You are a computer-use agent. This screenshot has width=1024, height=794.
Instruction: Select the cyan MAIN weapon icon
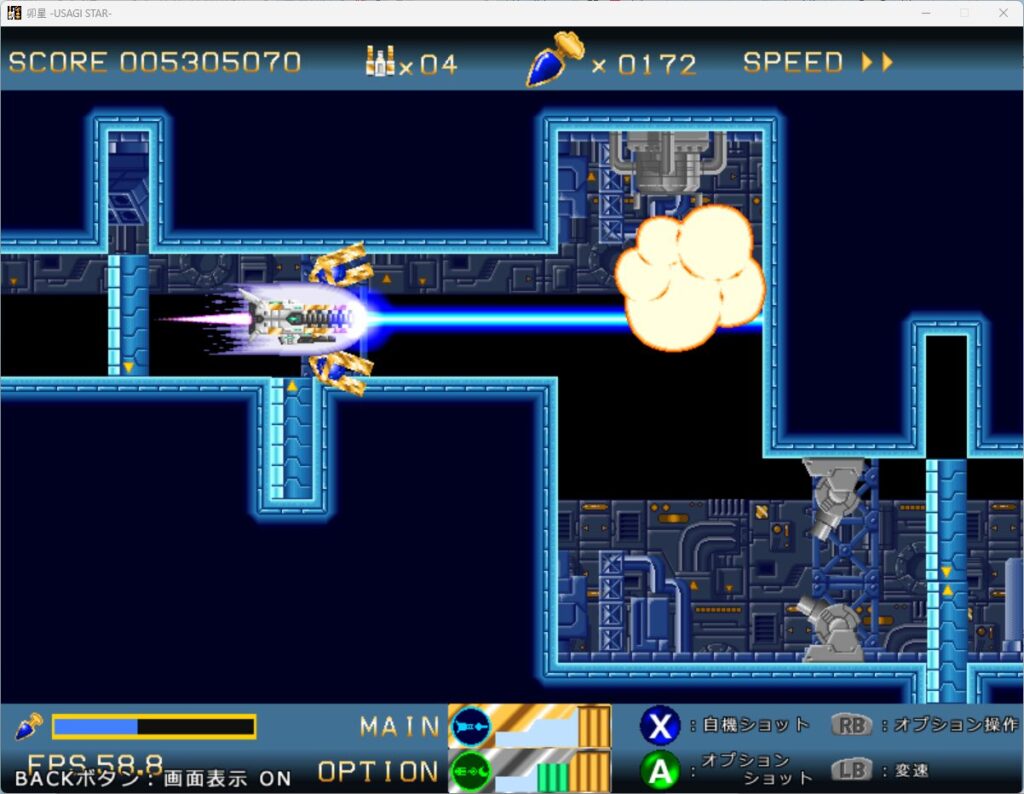471,725
